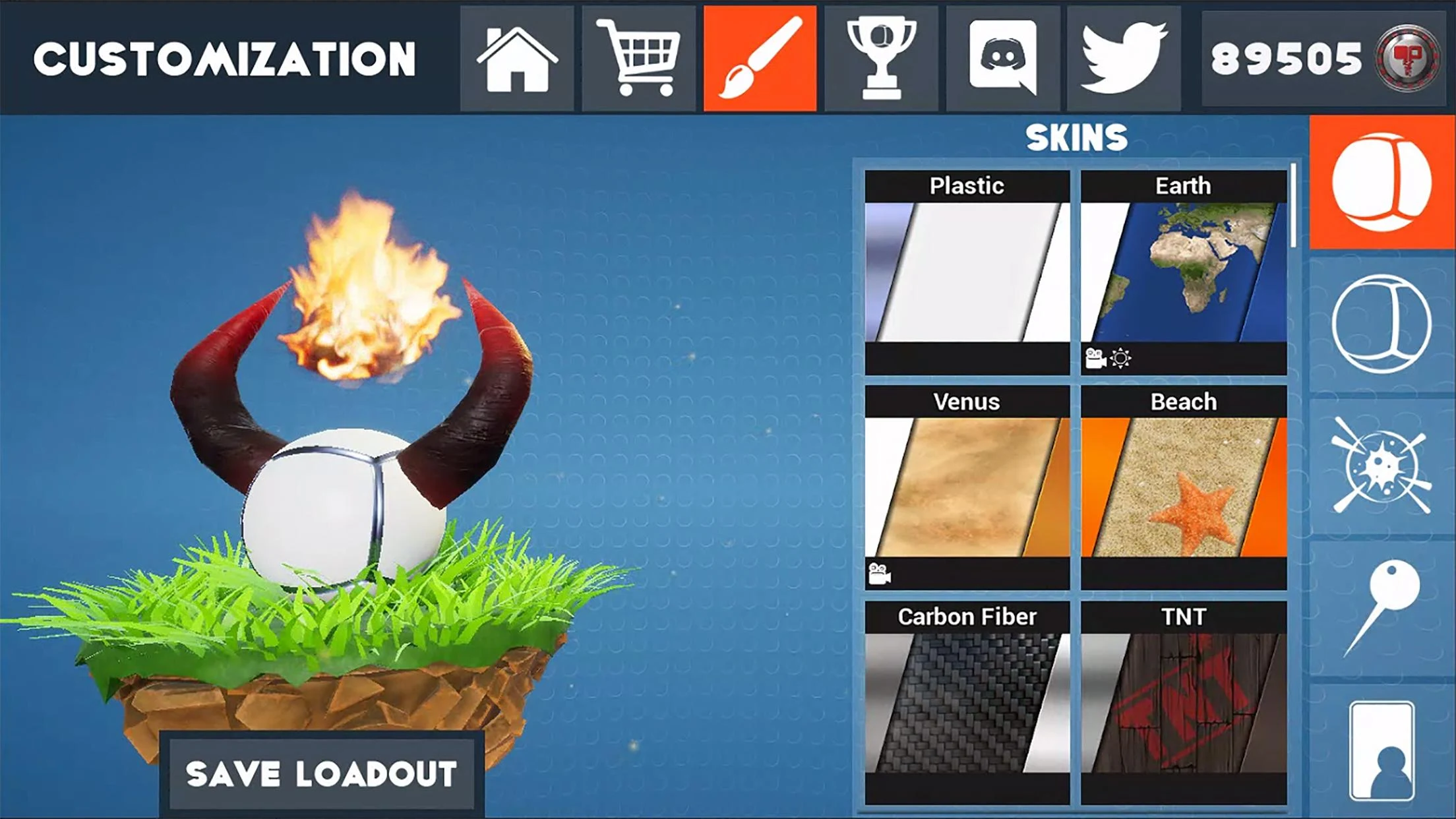
Task: Open the Twitter bird link
Action: [x=1124, y=59]
